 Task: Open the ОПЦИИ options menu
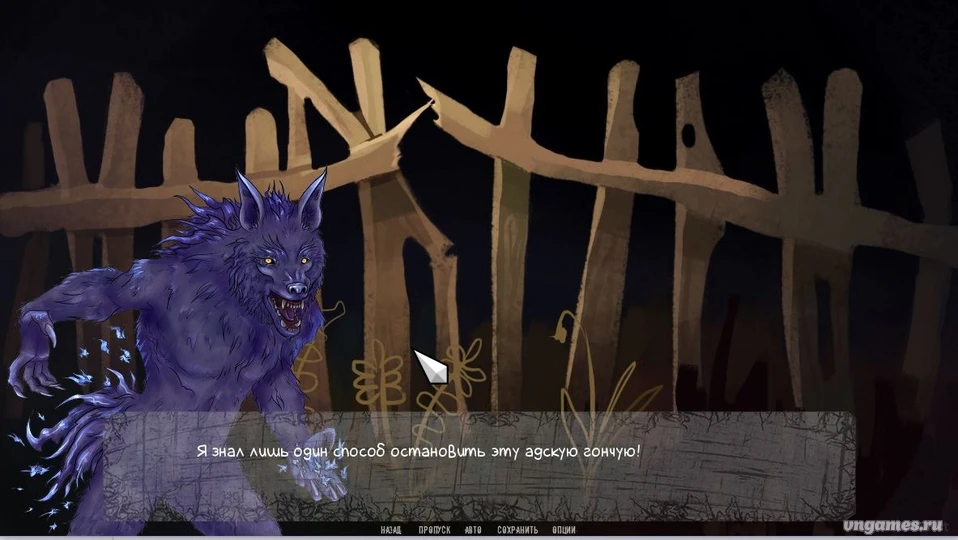pos(563,530)
